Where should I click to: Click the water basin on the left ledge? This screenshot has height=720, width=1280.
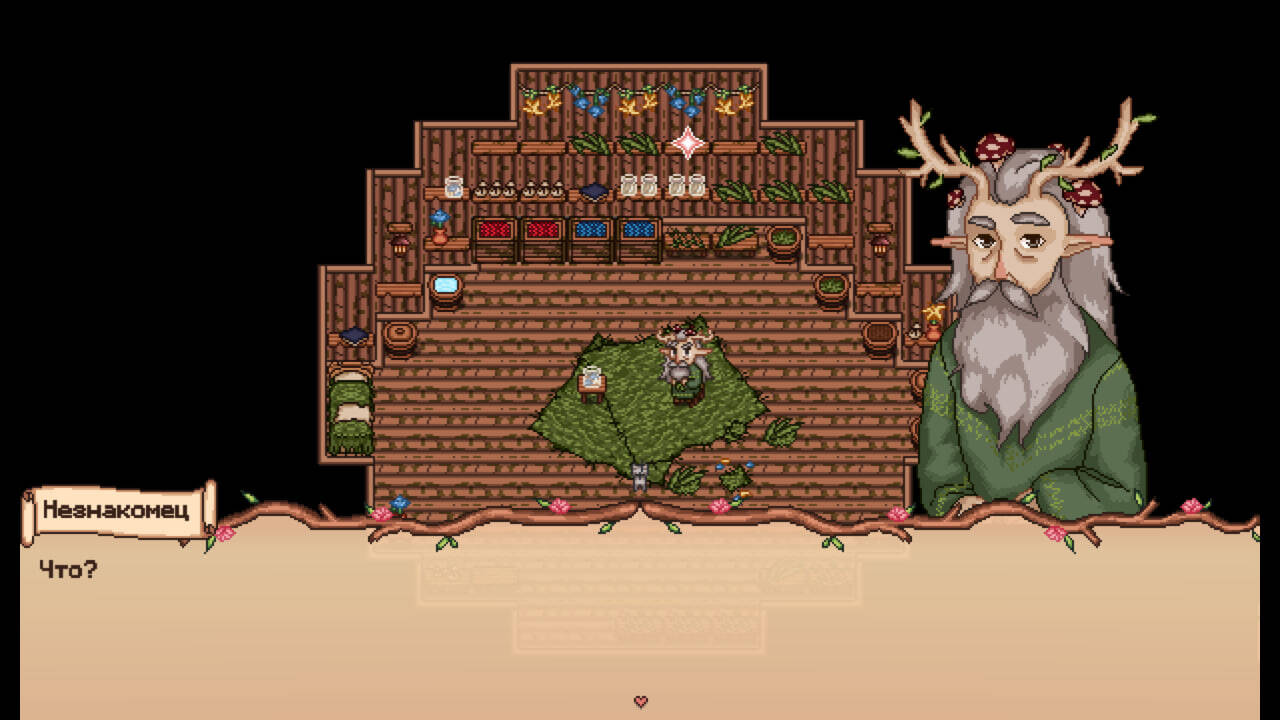444,285
